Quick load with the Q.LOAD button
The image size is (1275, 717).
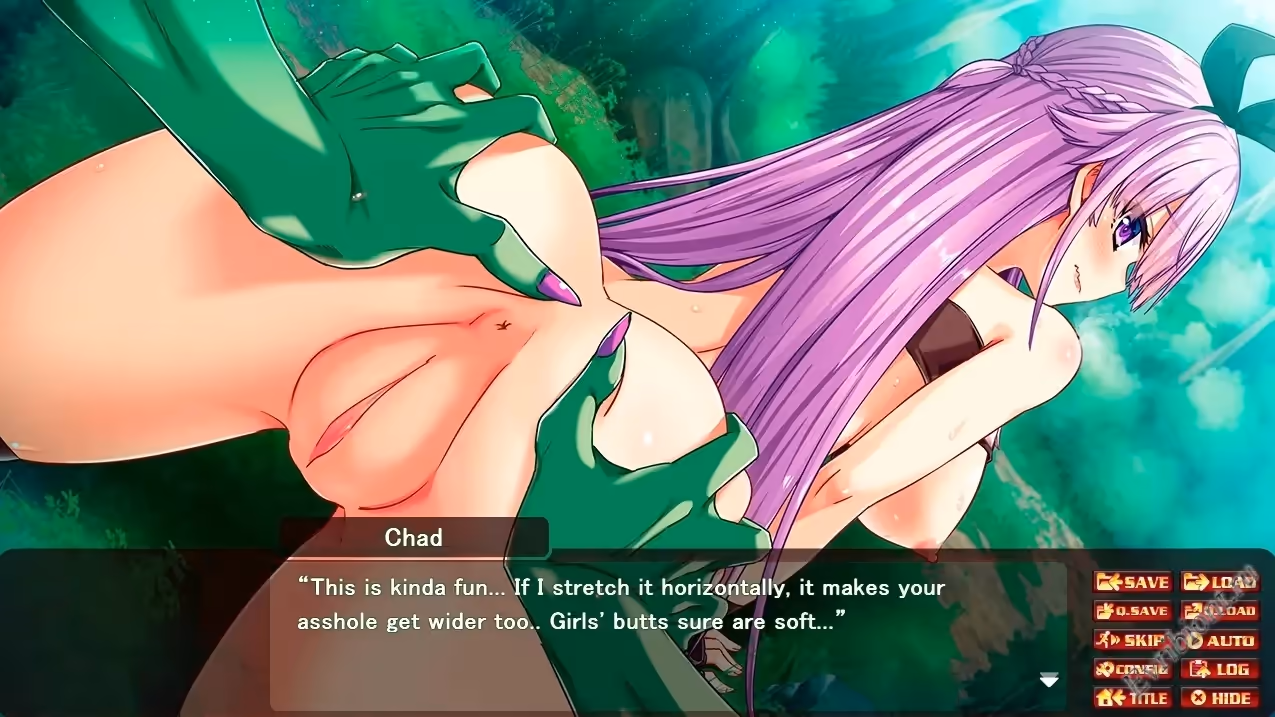1218,611
